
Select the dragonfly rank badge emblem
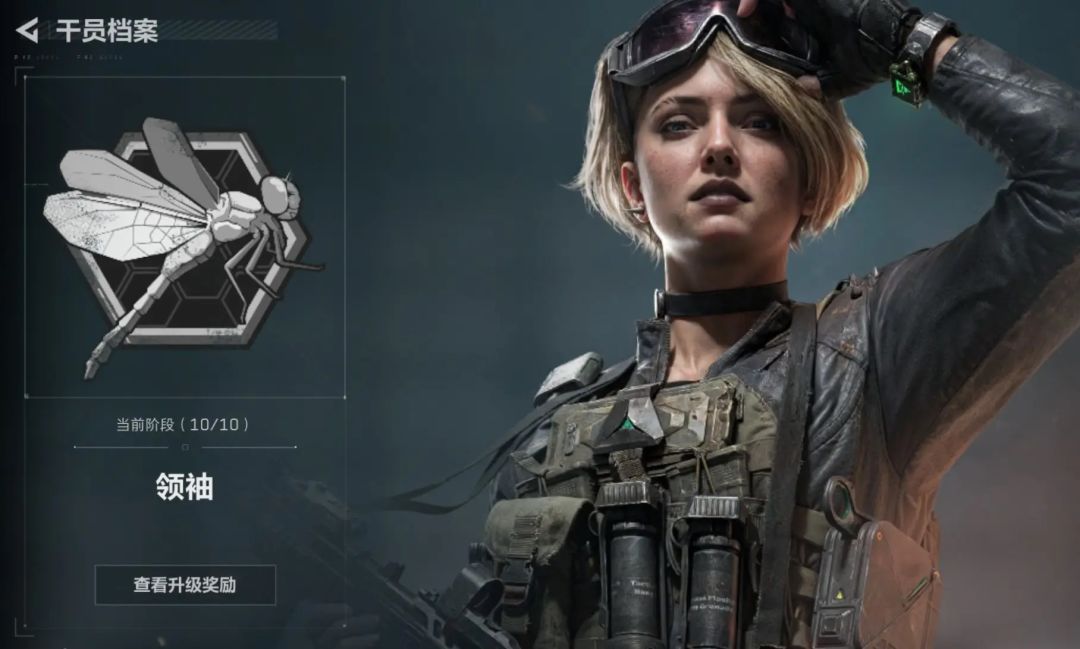pos(184,238)
